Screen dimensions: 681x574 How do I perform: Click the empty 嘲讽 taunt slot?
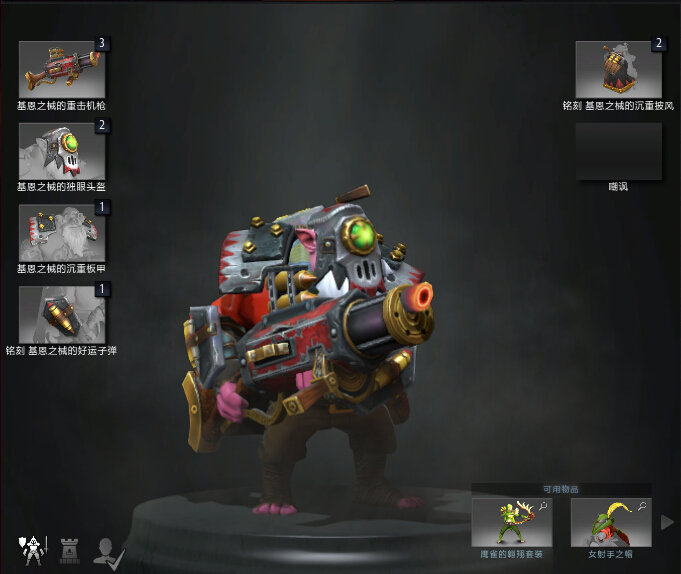(x=619, y=151)
